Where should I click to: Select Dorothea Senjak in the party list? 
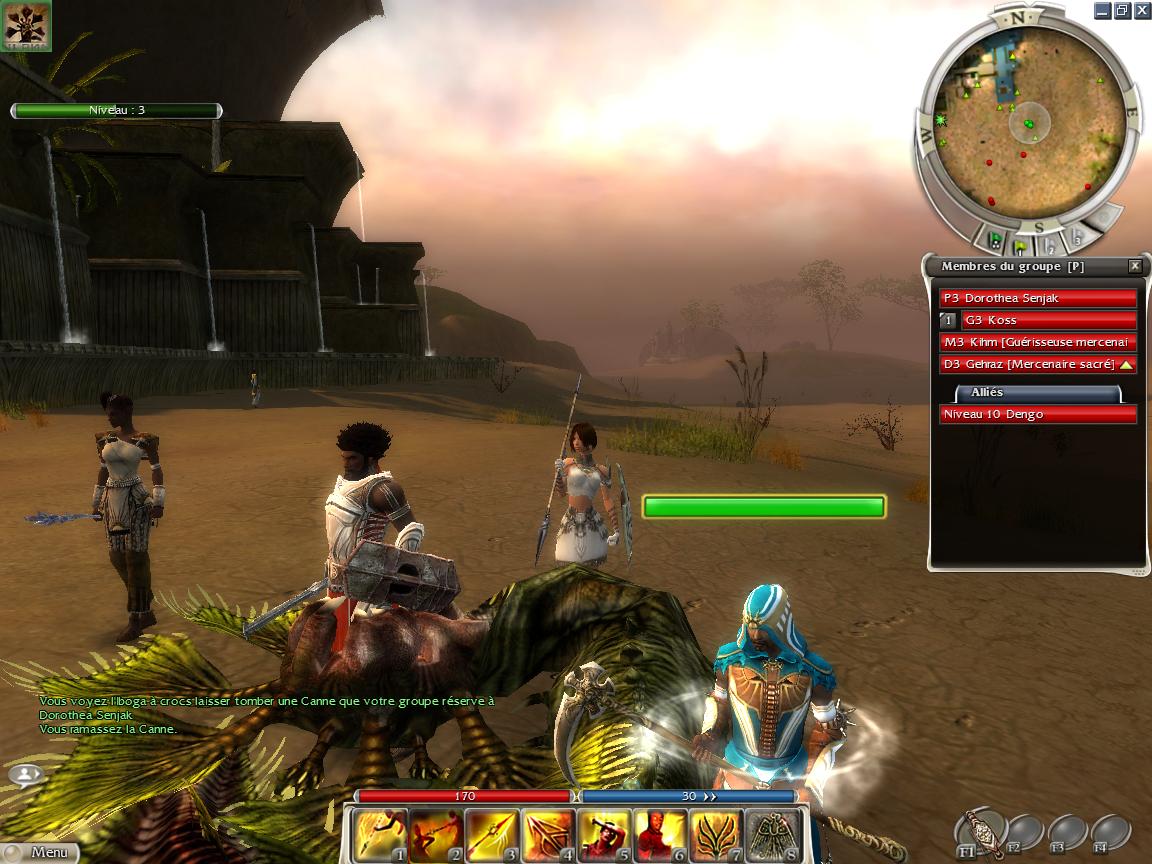tap(1038, 298)
